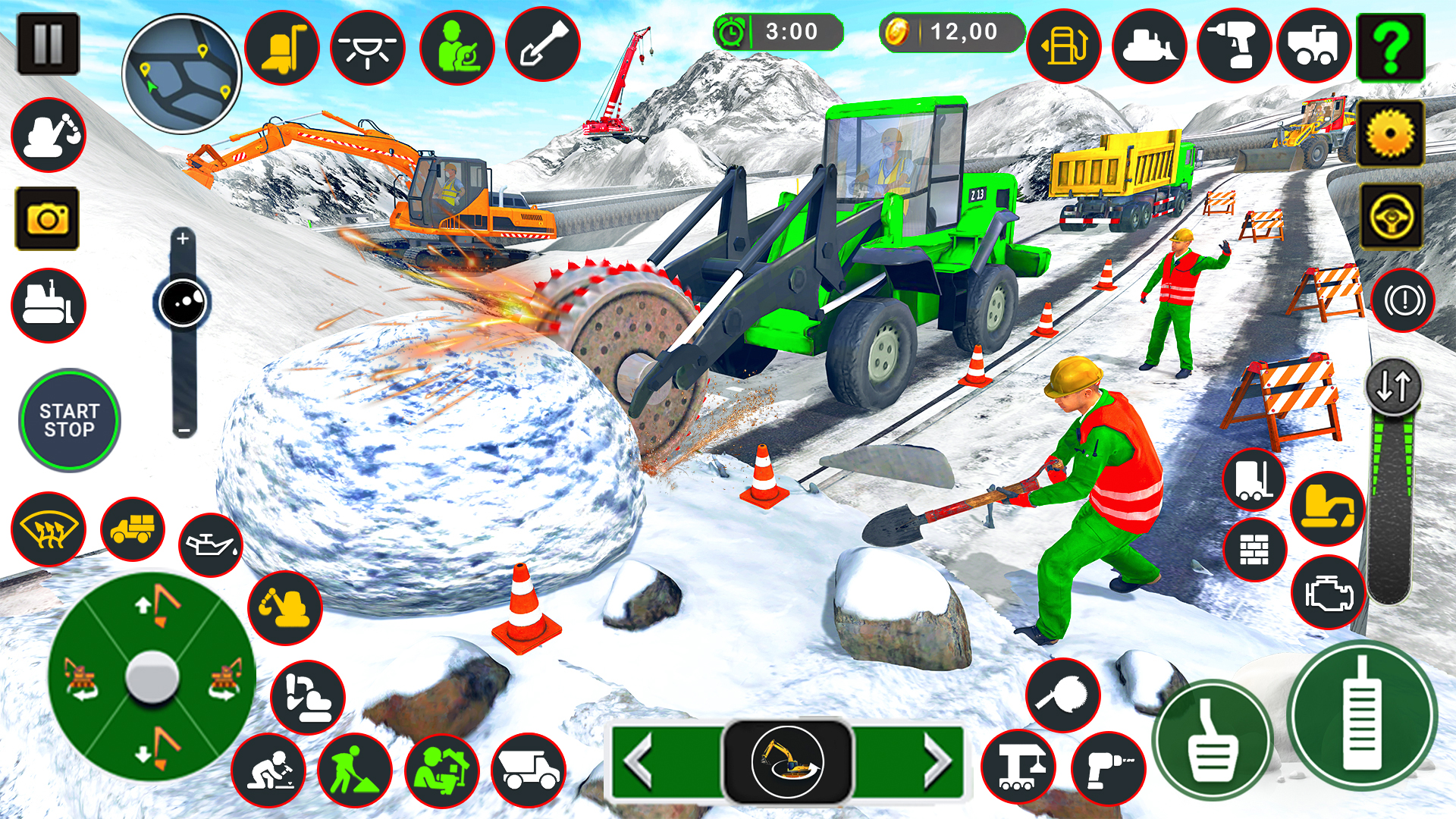Tap the brake pedal button
Viewport: 1456px width, 819px height.
coord(1212,739)
